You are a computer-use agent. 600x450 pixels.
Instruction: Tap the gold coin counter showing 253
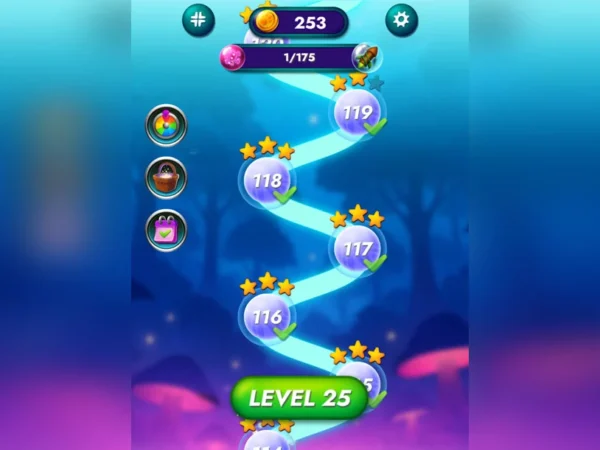click(298, 22)
